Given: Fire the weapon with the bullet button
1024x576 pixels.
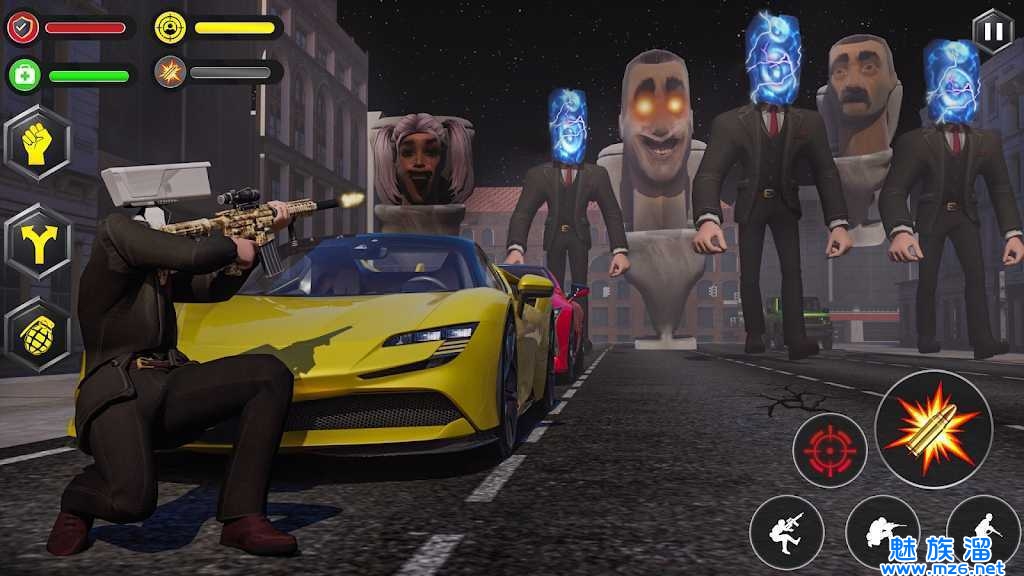Looking at the screenshot, I should pyautogui.click(x=933, y=429).
